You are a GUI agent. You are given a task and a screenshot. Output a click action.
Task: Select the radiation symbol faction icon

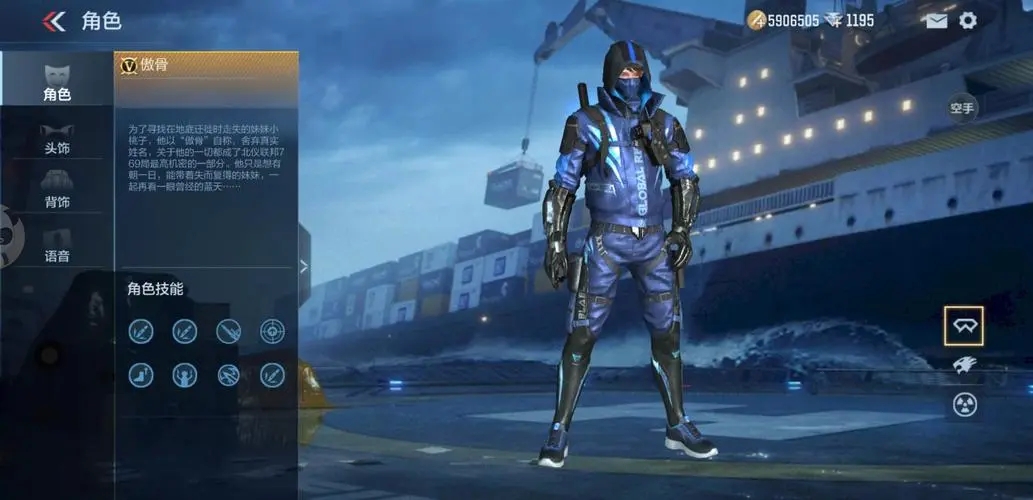click(x=963, y=405)
